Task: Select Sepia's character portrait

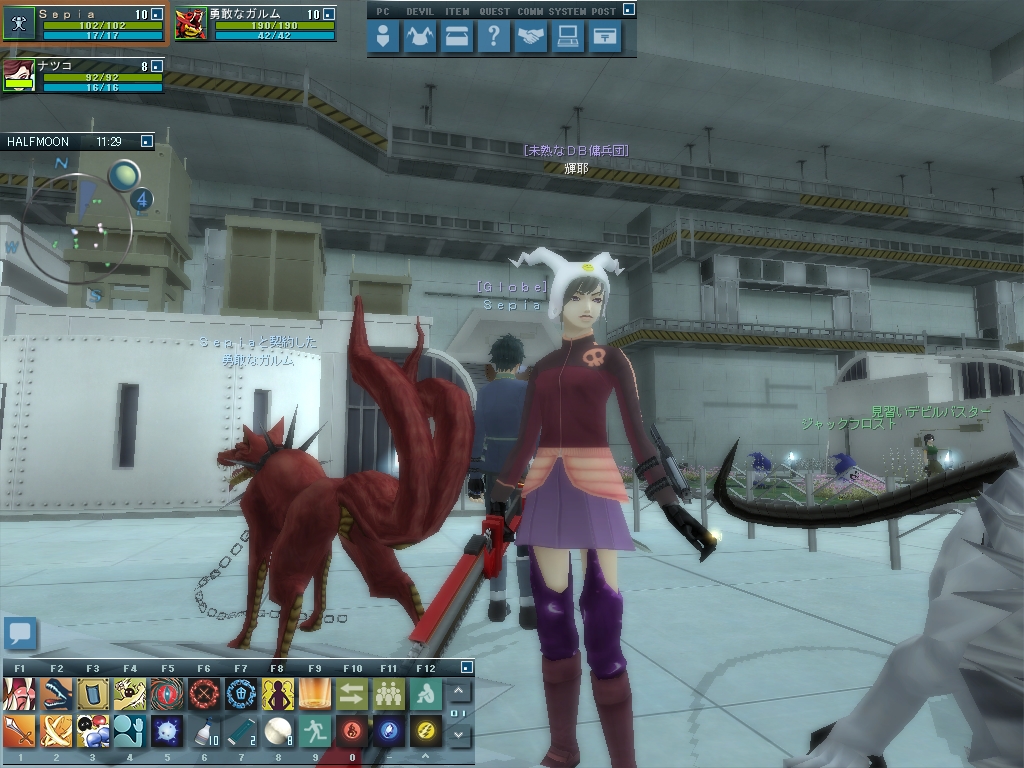Action: coord(18,24)
